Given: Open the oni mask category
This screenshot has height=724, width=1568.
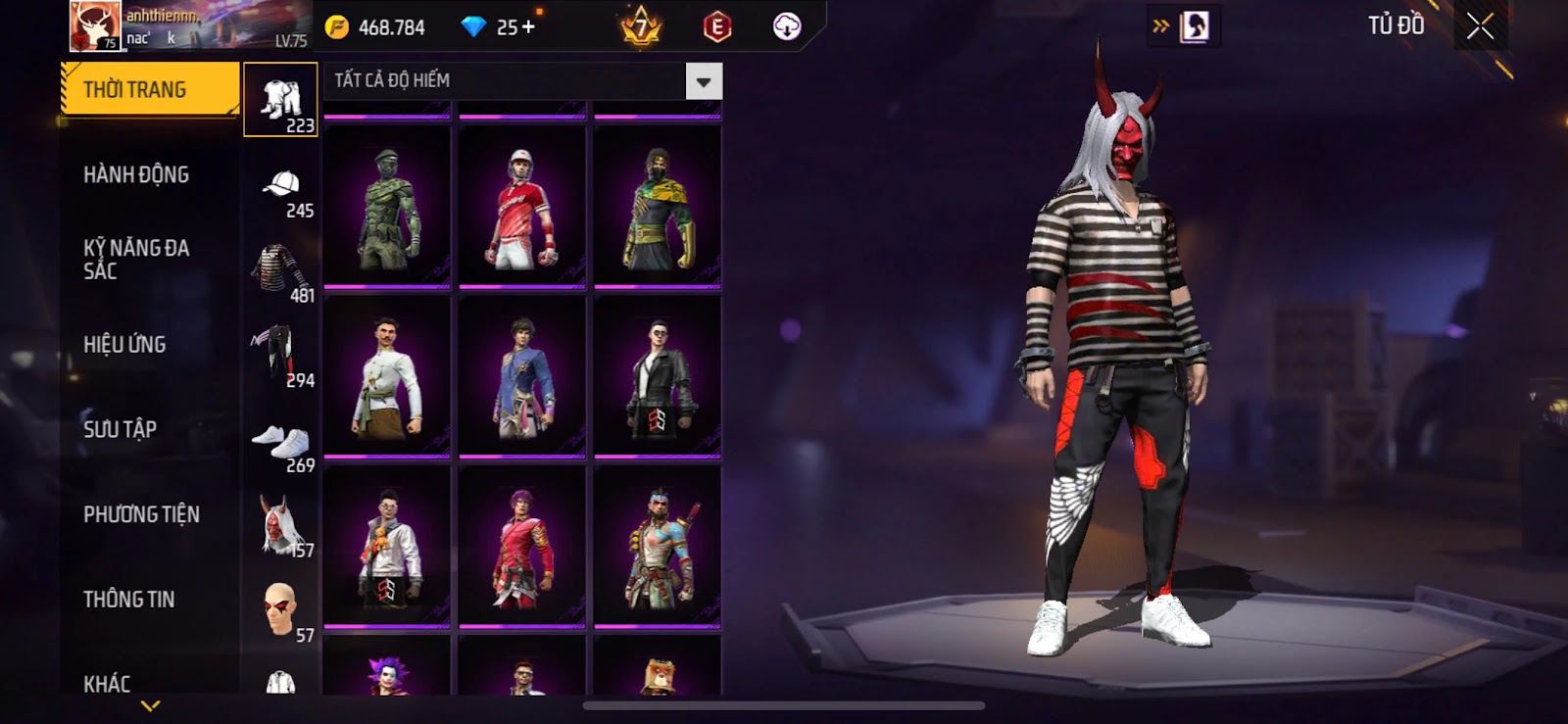Looking at the screenshot, I should 281,526.
